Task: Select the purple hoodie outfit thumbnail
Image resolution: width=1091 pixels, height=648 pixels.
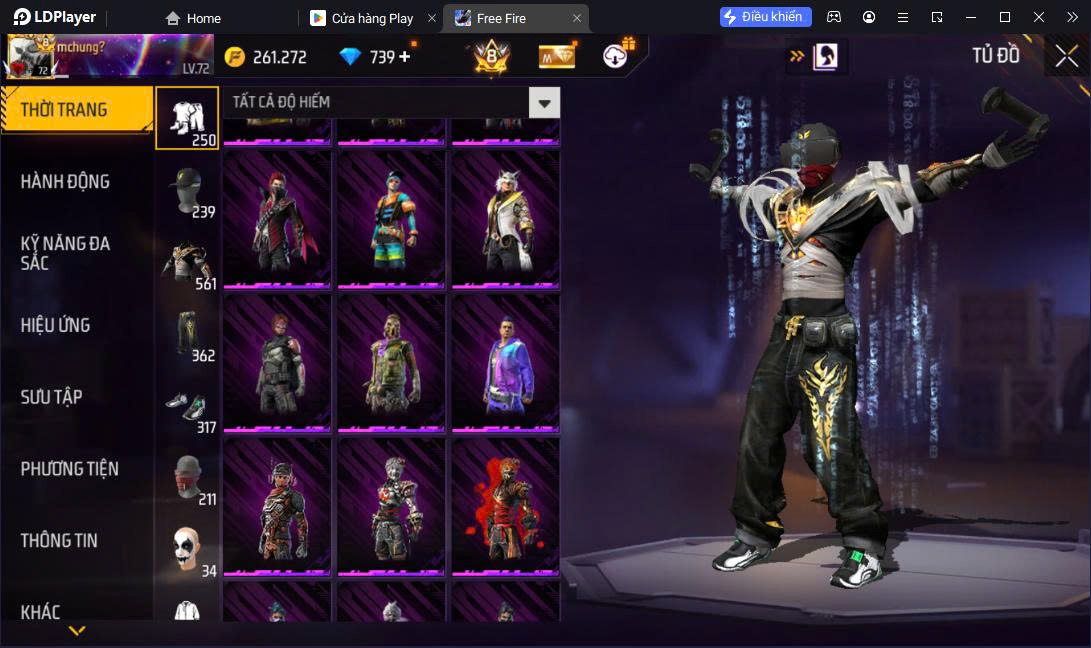Action: coord(505,362)
